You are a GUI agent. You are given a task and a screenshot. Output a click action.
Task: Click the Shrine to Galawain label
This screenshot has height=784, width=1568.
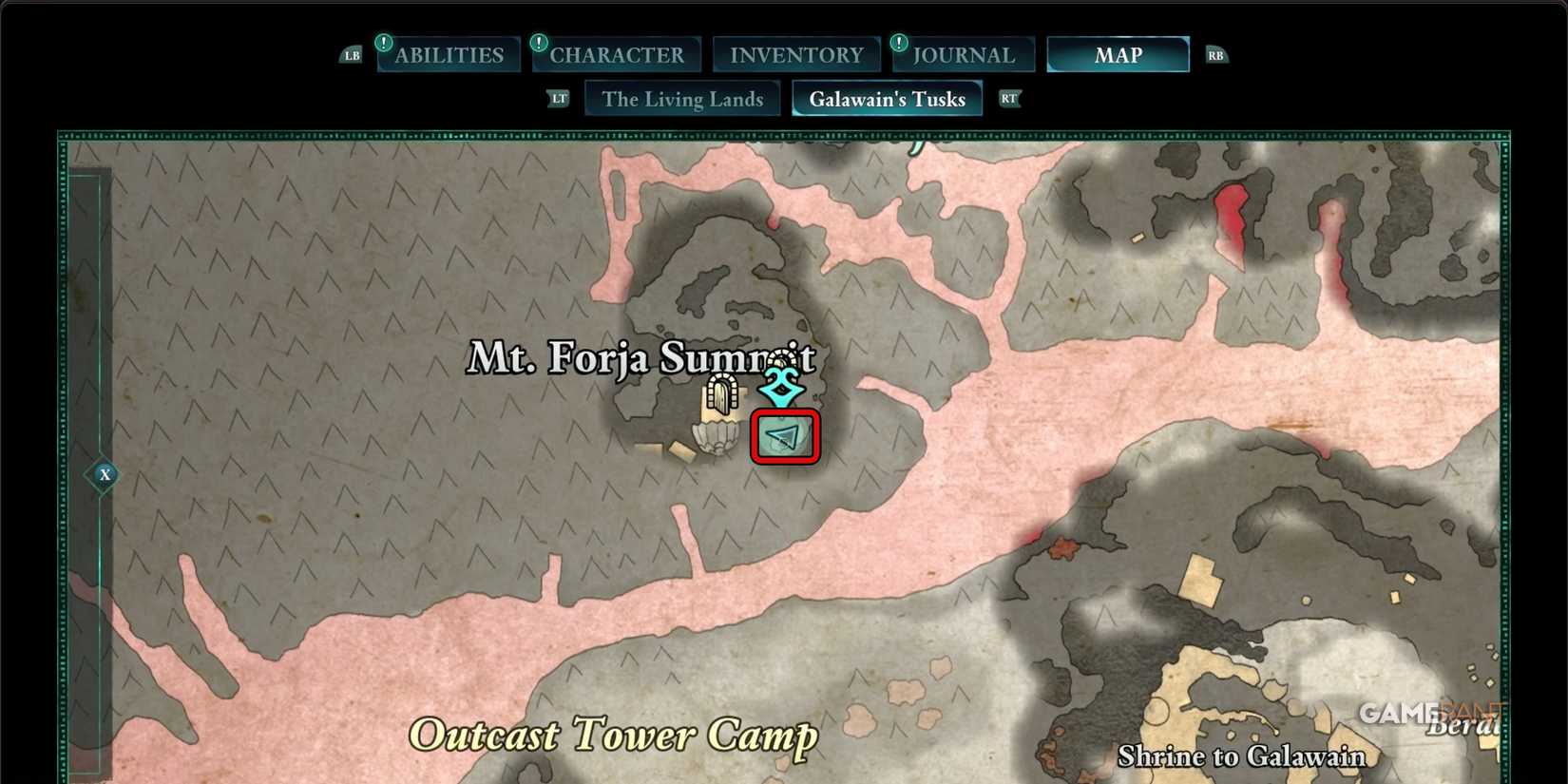pyautogui.click(x=1243, y=756)
